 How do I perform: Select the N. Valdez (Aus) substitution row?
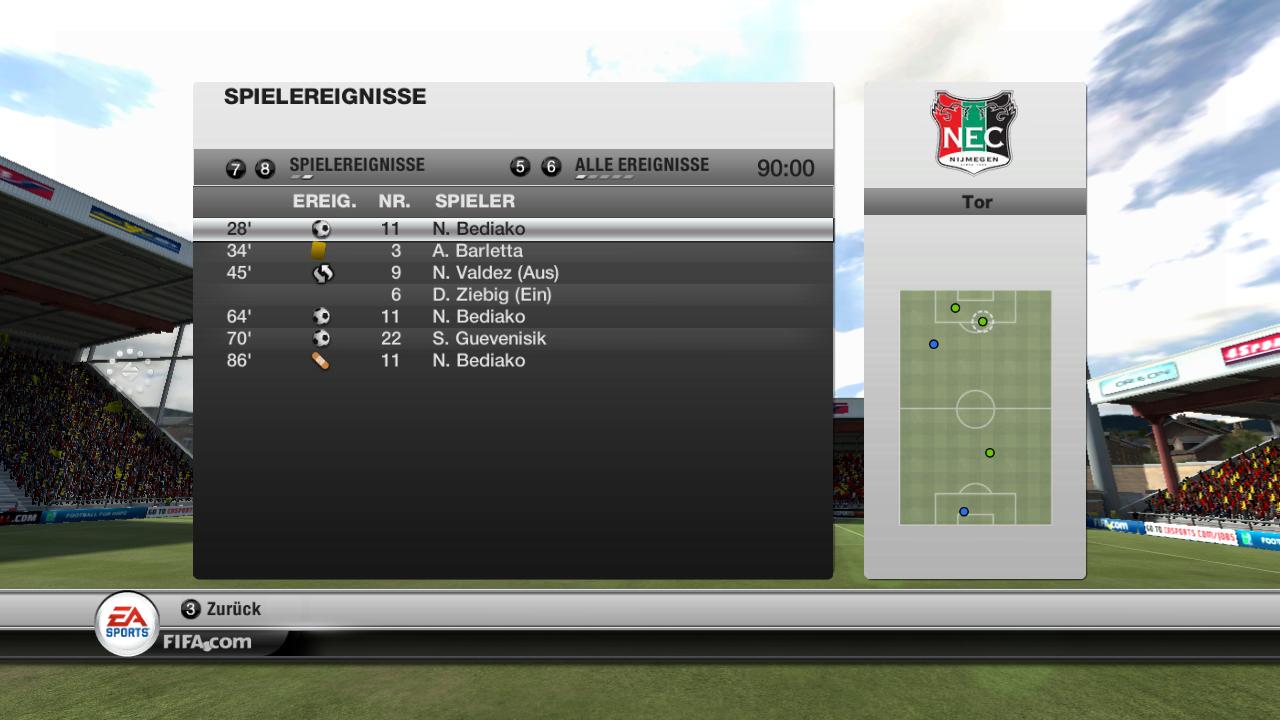point(512,273)
